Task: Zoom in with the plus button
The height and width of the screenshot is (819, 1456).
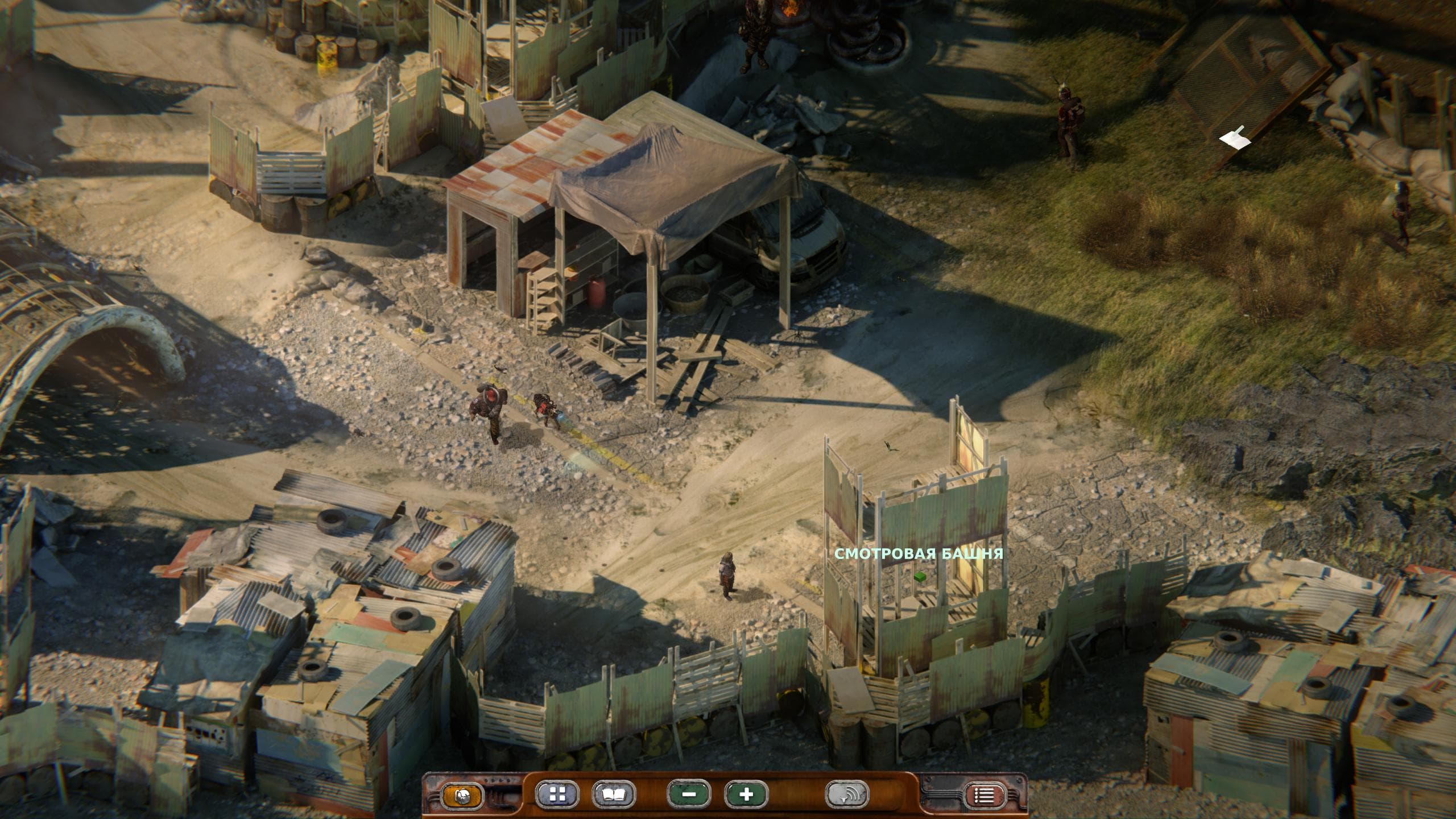Action: (746, 795)
